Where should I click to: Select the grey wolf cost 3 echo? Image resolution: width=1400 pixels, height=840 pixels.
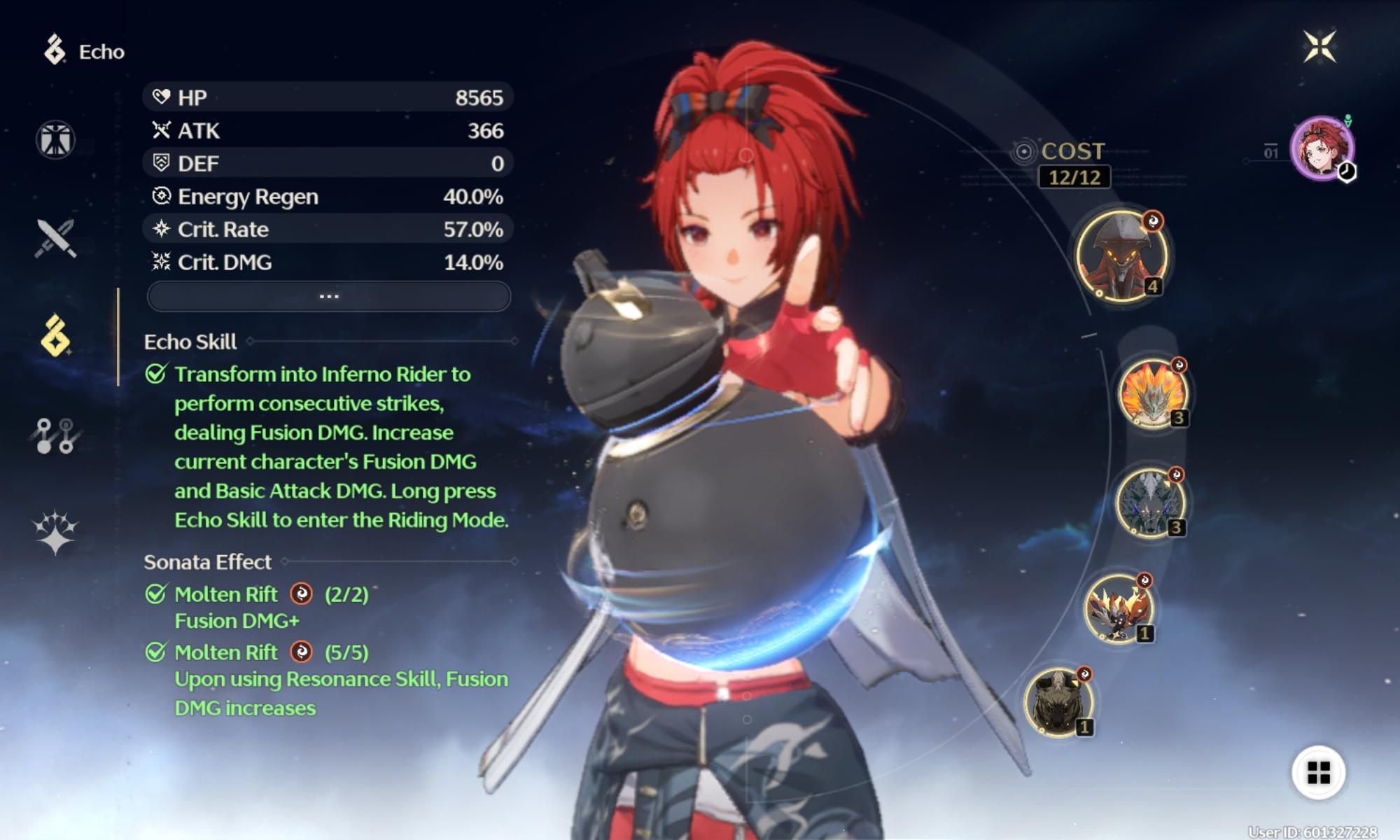[x=1149, y=503]
